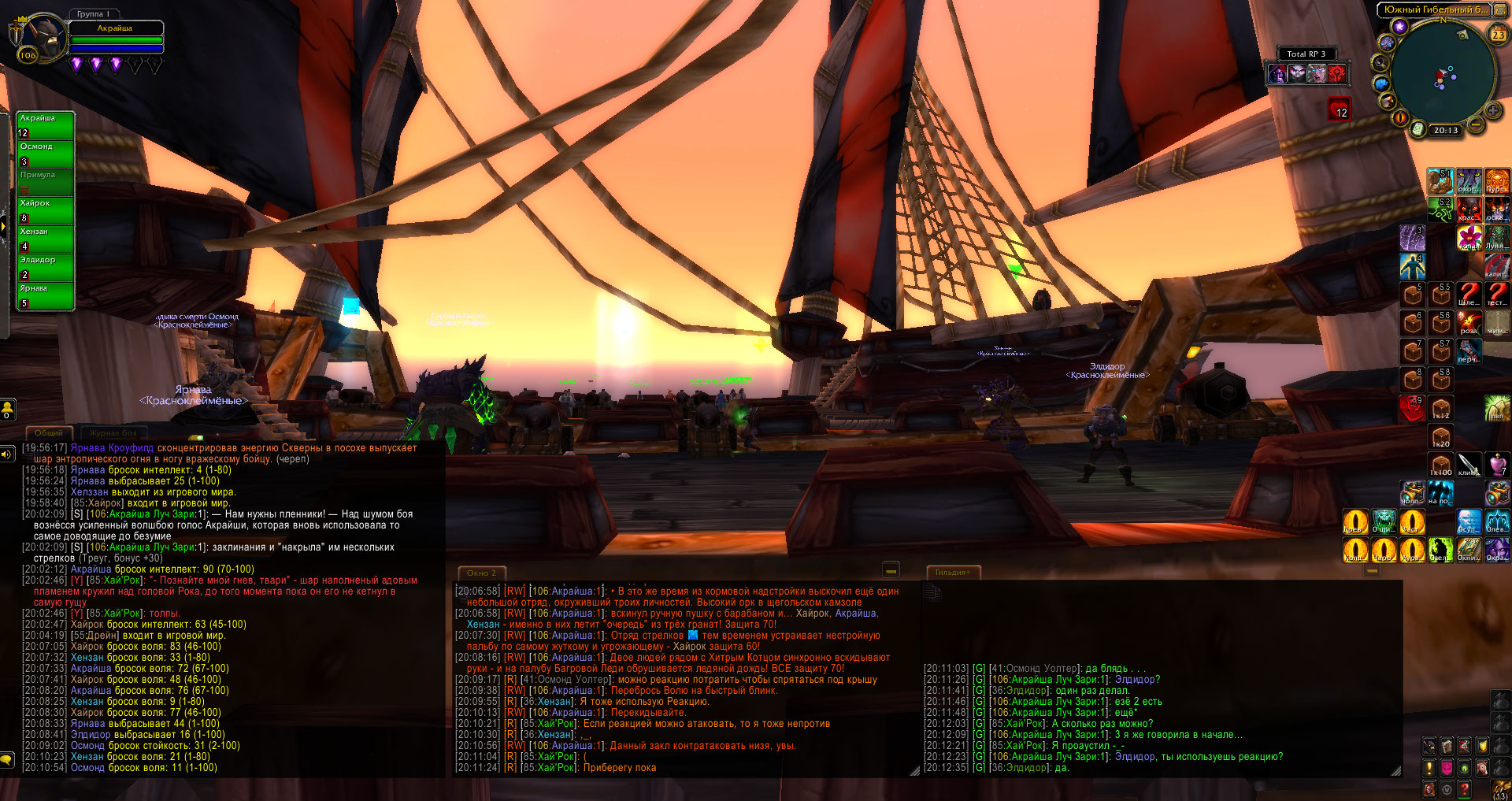Click the minimap clock showing 20:13
The width and height of the screenshot is (1512, 801).
[1445, 131]
